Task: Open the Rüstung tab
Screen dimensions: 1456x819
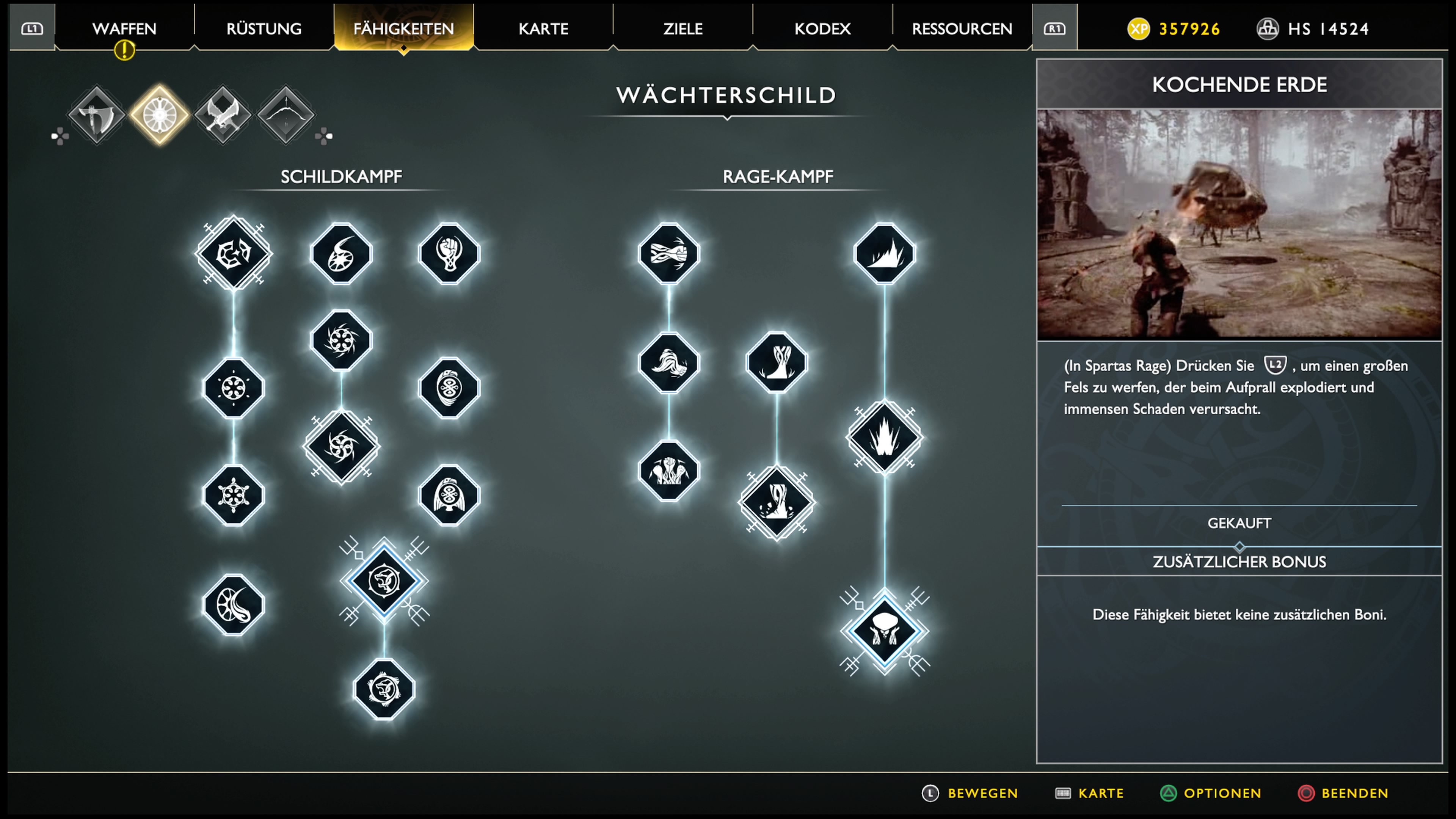Action: 264,28
